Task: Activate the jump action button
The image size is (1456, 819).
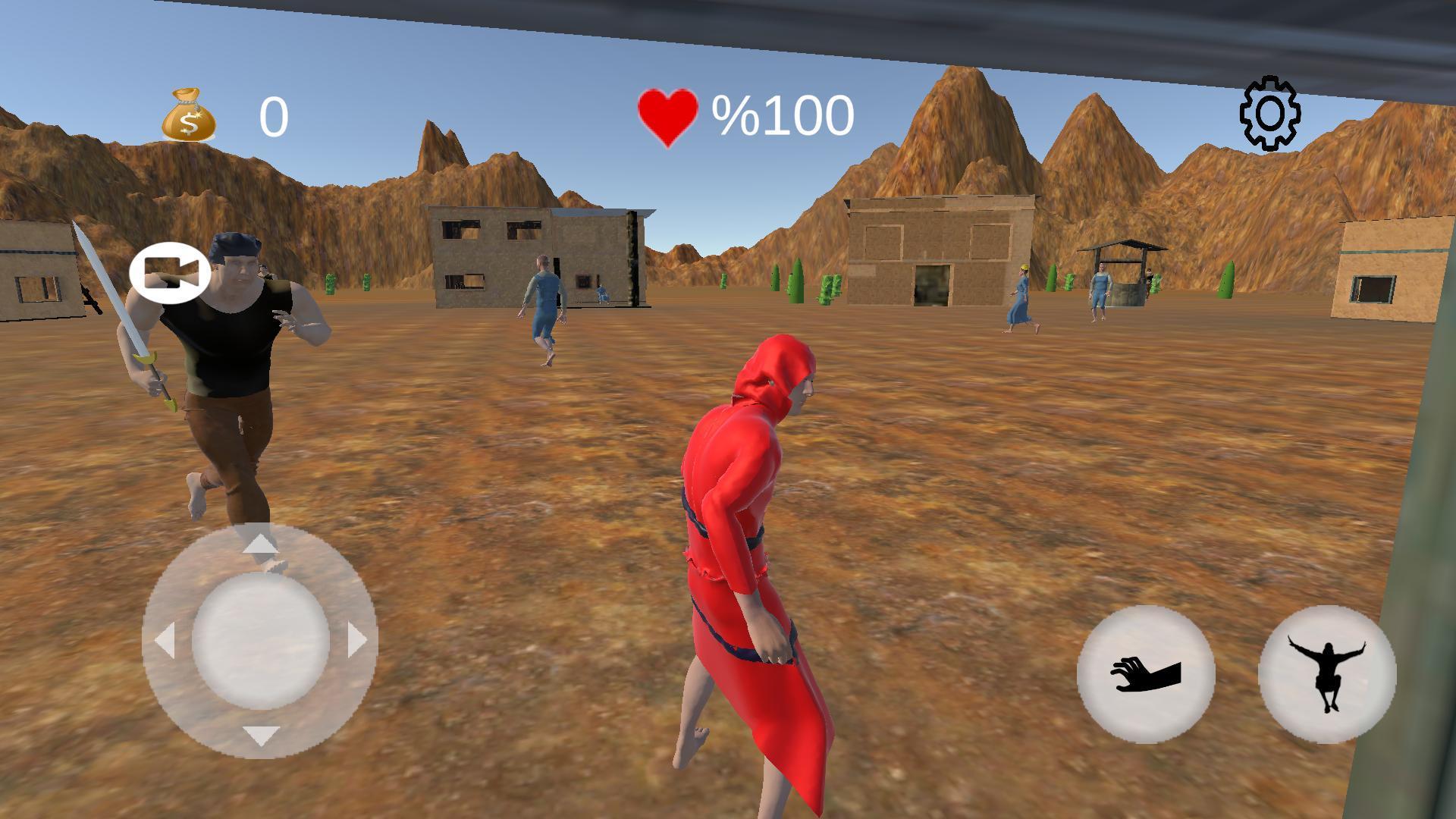Action: pos(1327,674)
